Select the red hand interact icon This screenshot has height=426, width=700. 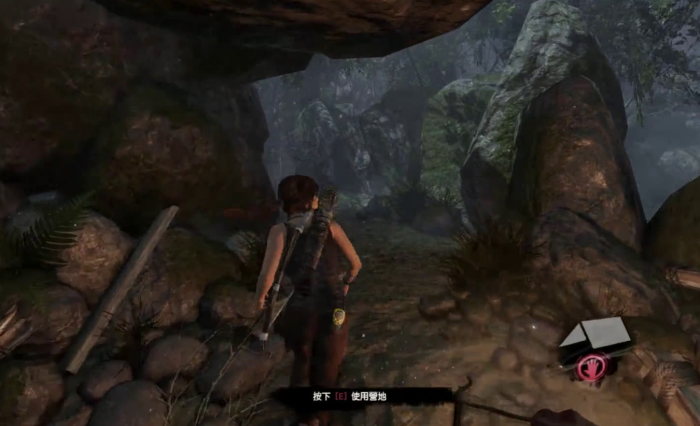[590, 369]
